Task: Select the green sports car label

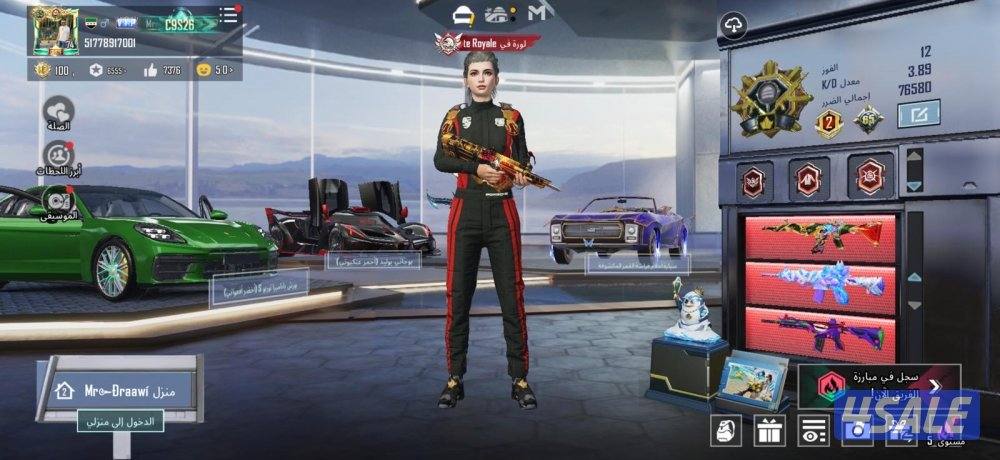Action: click(x=258, y=291)
